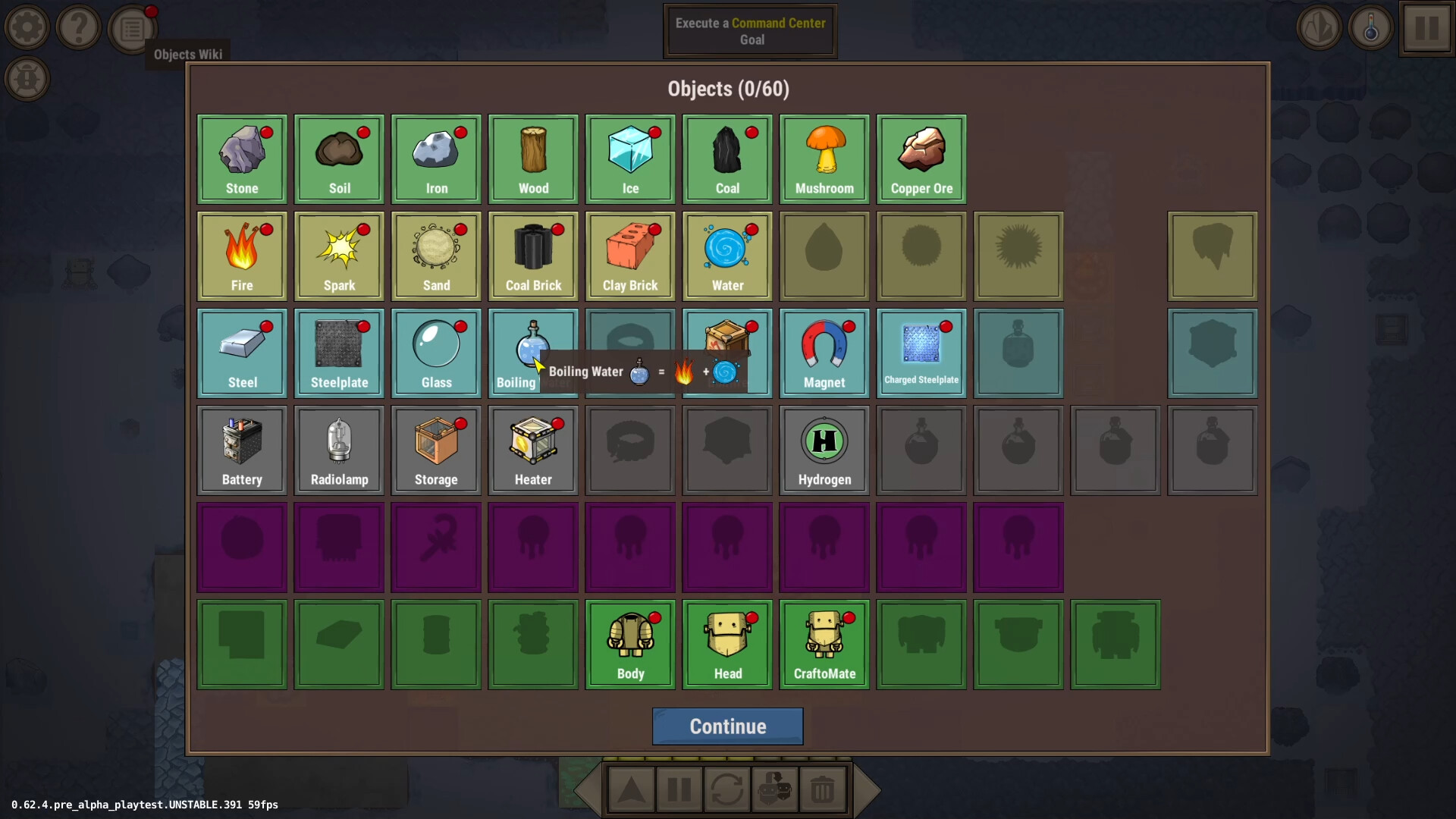Viewport: 1456px width, 819px height.
Task: Select the Water object tile
Action: coord(726,256)
